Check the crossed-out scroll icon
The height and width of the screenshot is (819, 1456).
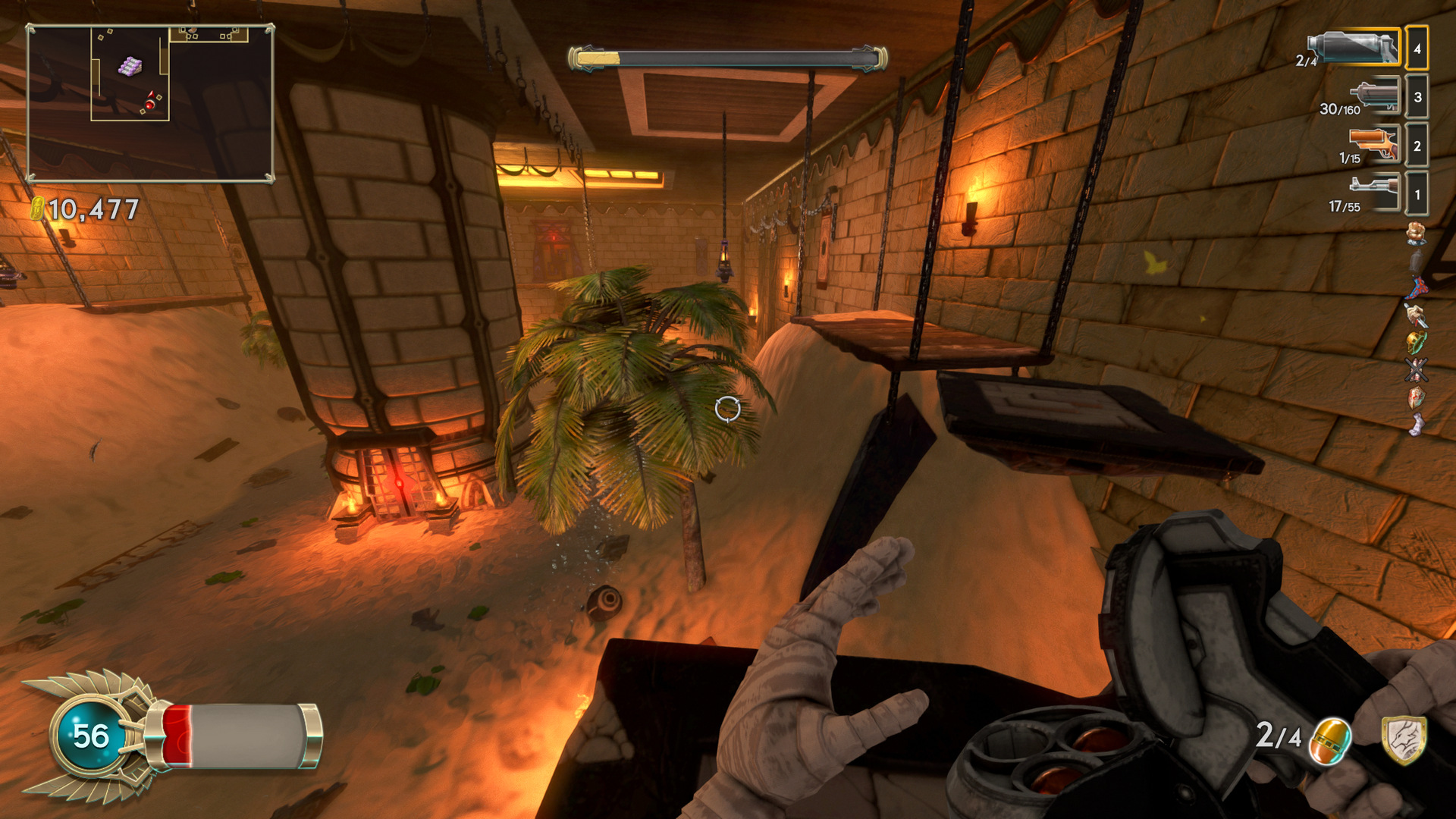1416,370
